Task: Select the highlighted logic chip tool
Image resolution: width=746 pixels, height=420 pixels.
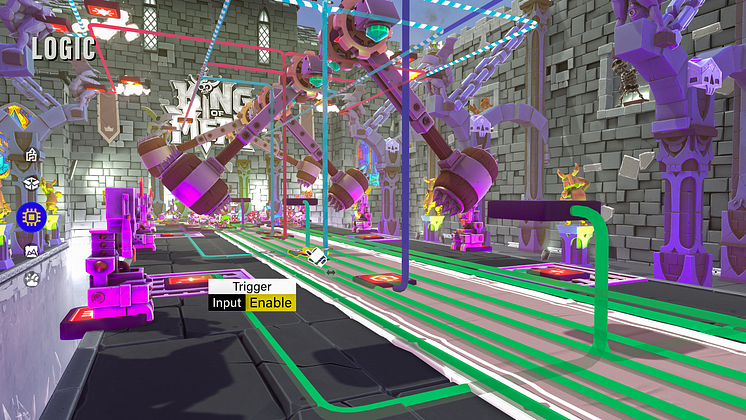Action: click(x=32, y=217)
